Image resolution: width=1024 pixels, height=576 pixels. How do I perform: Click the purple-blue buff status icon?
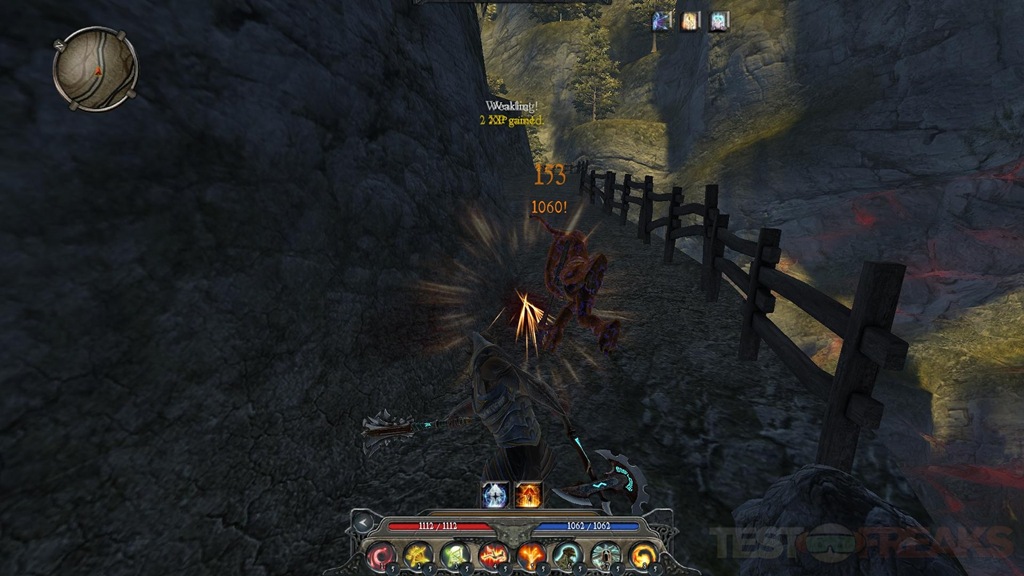662,21
